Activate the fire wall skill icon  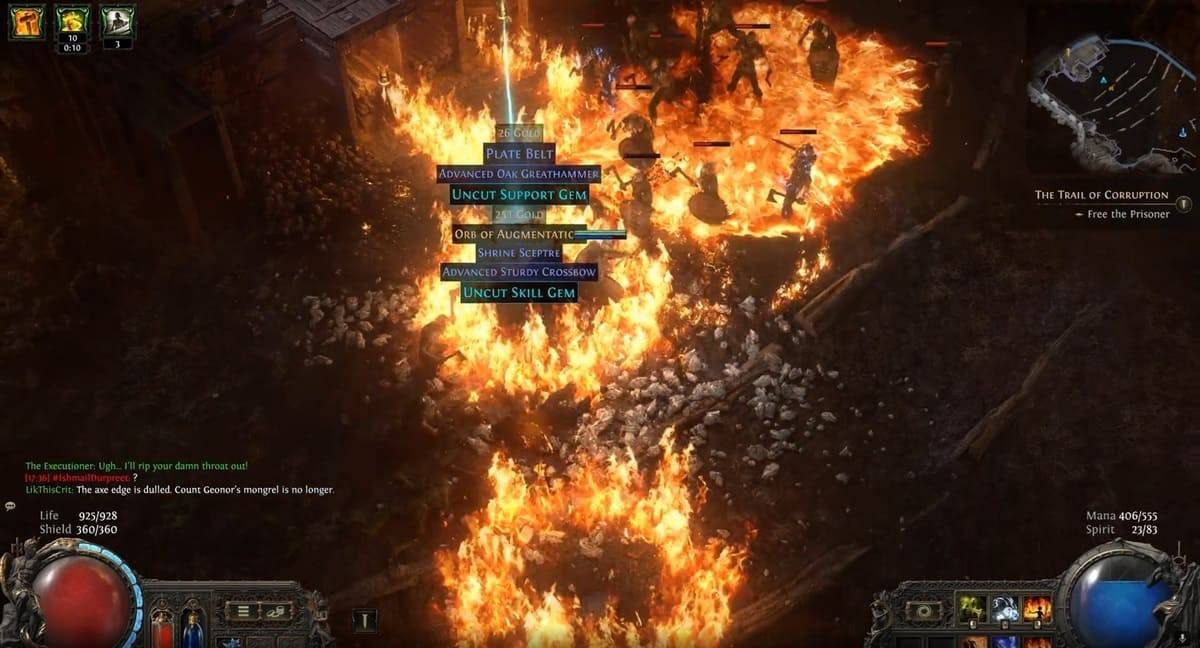(x=1037, y=609)
